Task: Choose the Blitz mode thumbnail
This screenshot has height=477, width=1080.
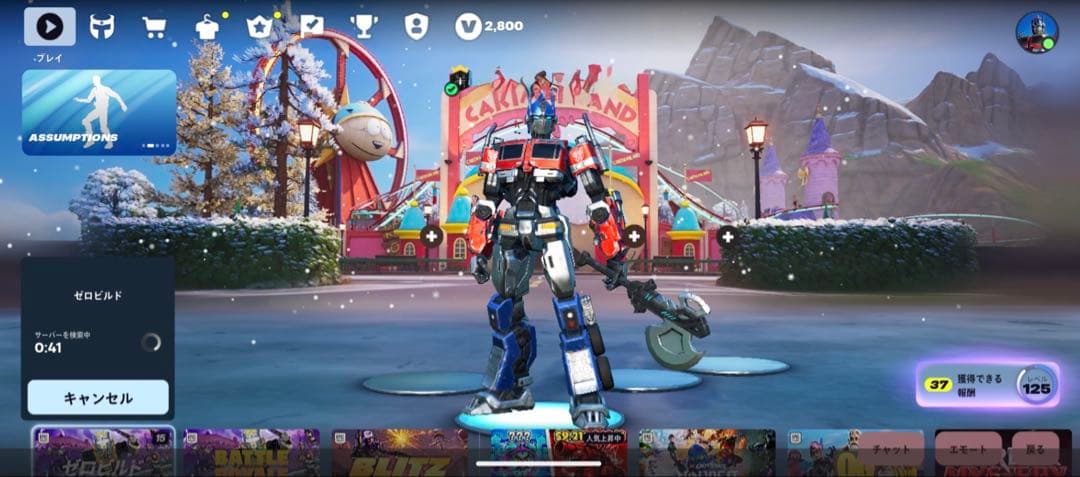Action: point(400,452)
